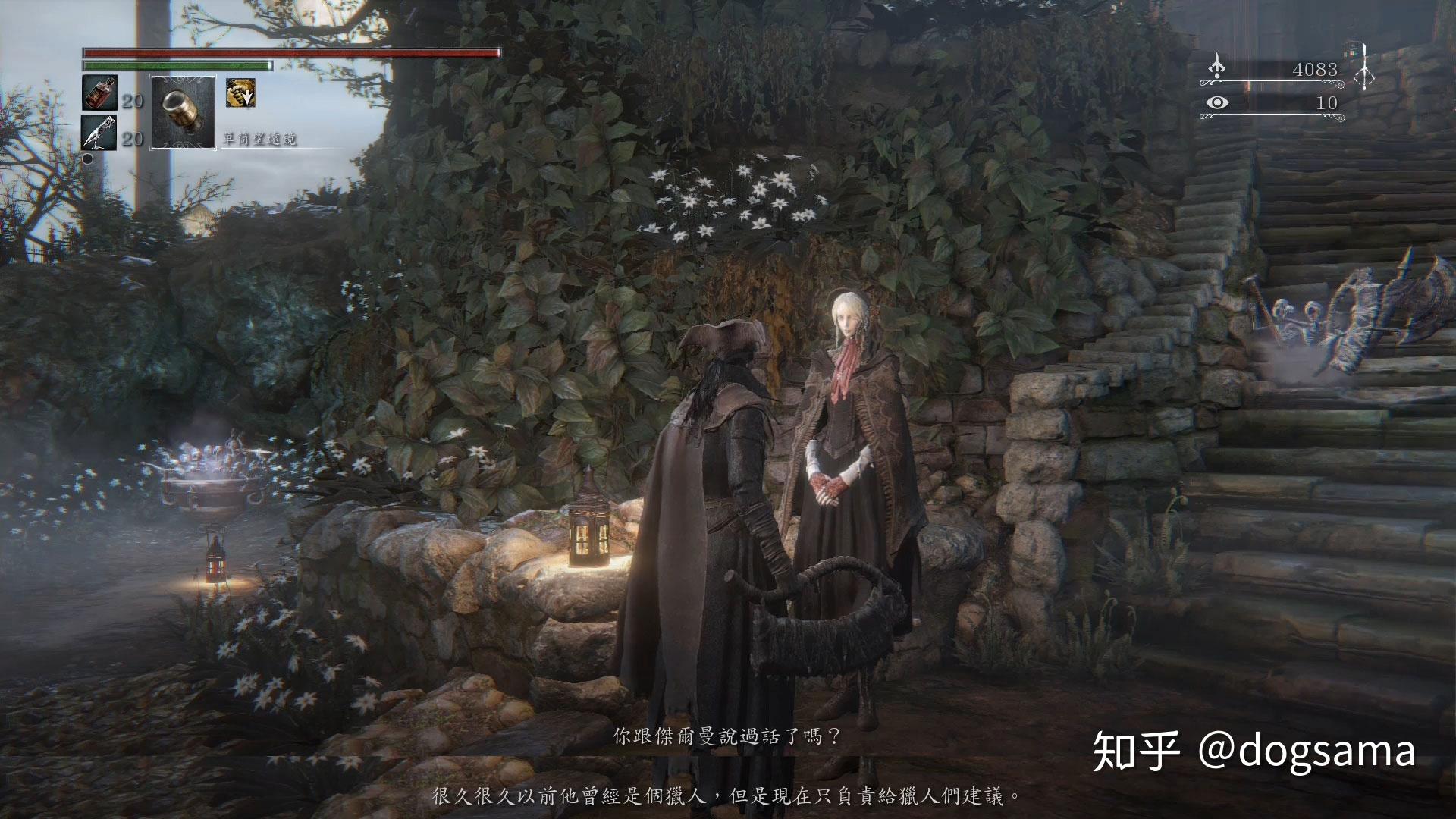This screenshot has width=1456, height=819.
Task: Click the golden fist status icon
Action: pyautogui.click(x=240, y=93)
